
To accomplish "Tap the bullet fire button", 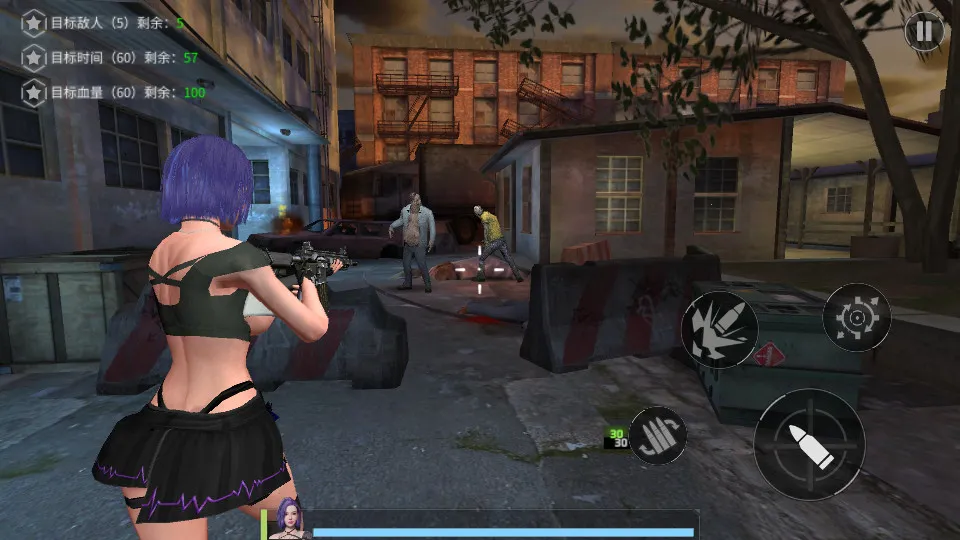I will pyautogui.click(x=809, y=444).
